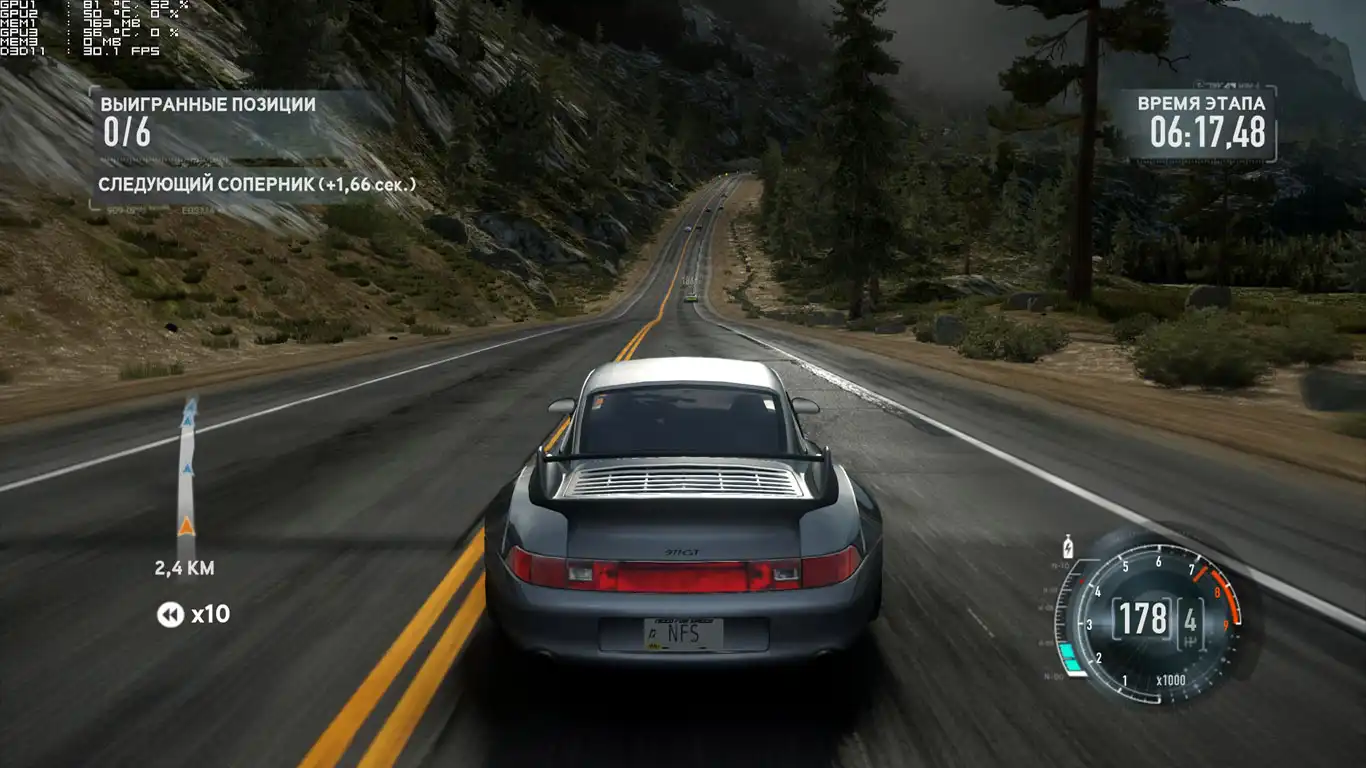Click the rewind icon next to x10
Viewport: 1366px width, 768px height.
[x=170, y=614]
